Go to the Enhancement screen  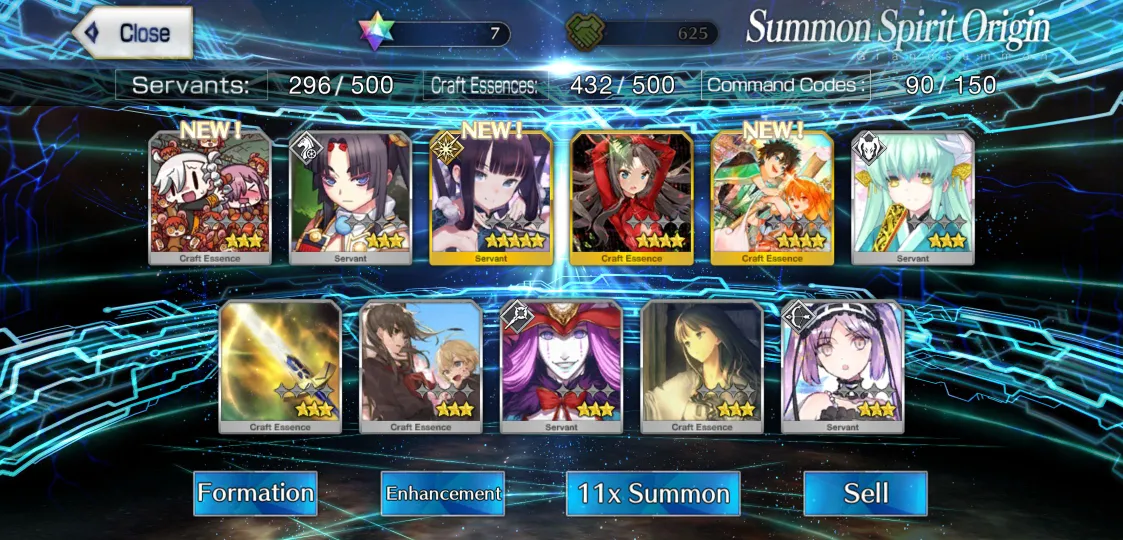[x=443, y=493]
